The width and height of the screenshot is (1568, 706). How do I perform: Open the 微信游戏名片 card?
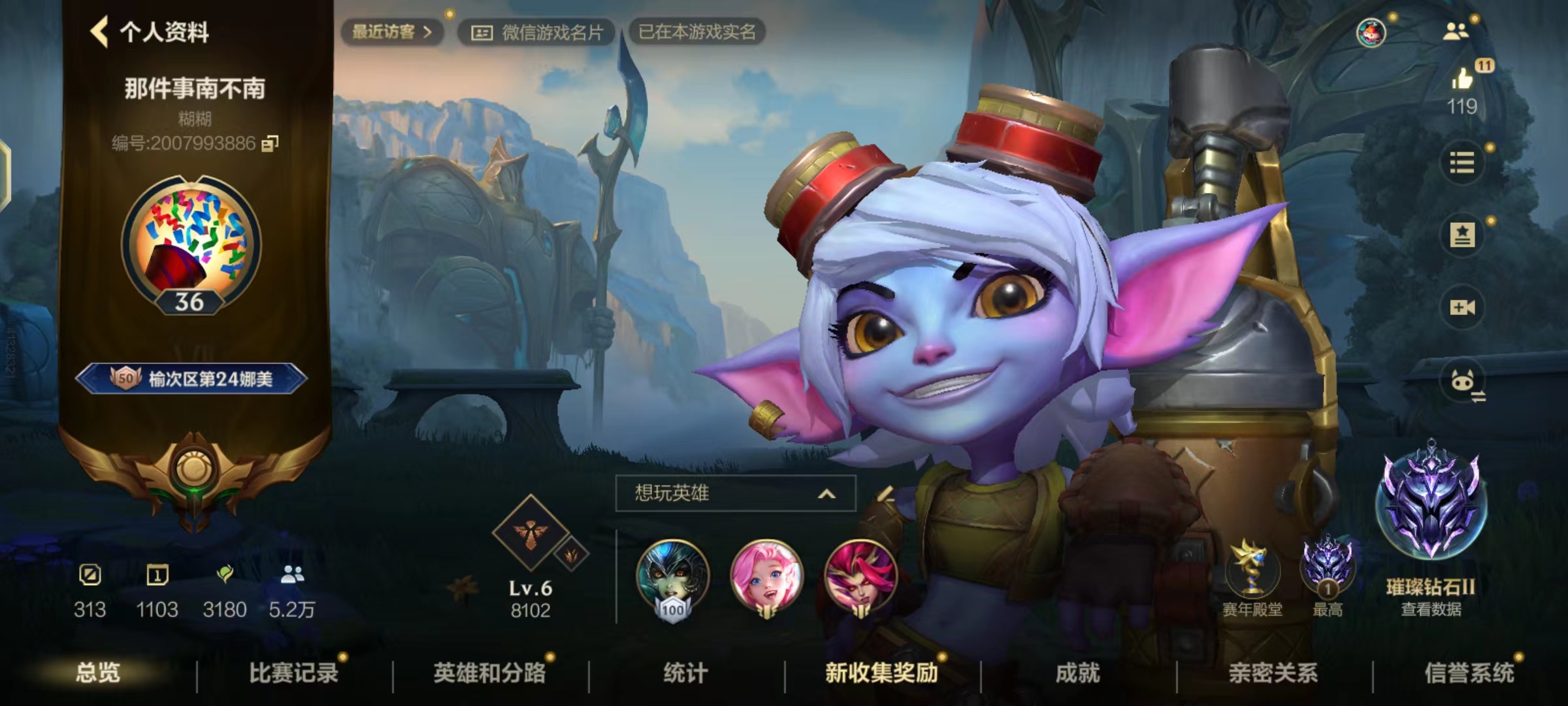pos(536,32)
